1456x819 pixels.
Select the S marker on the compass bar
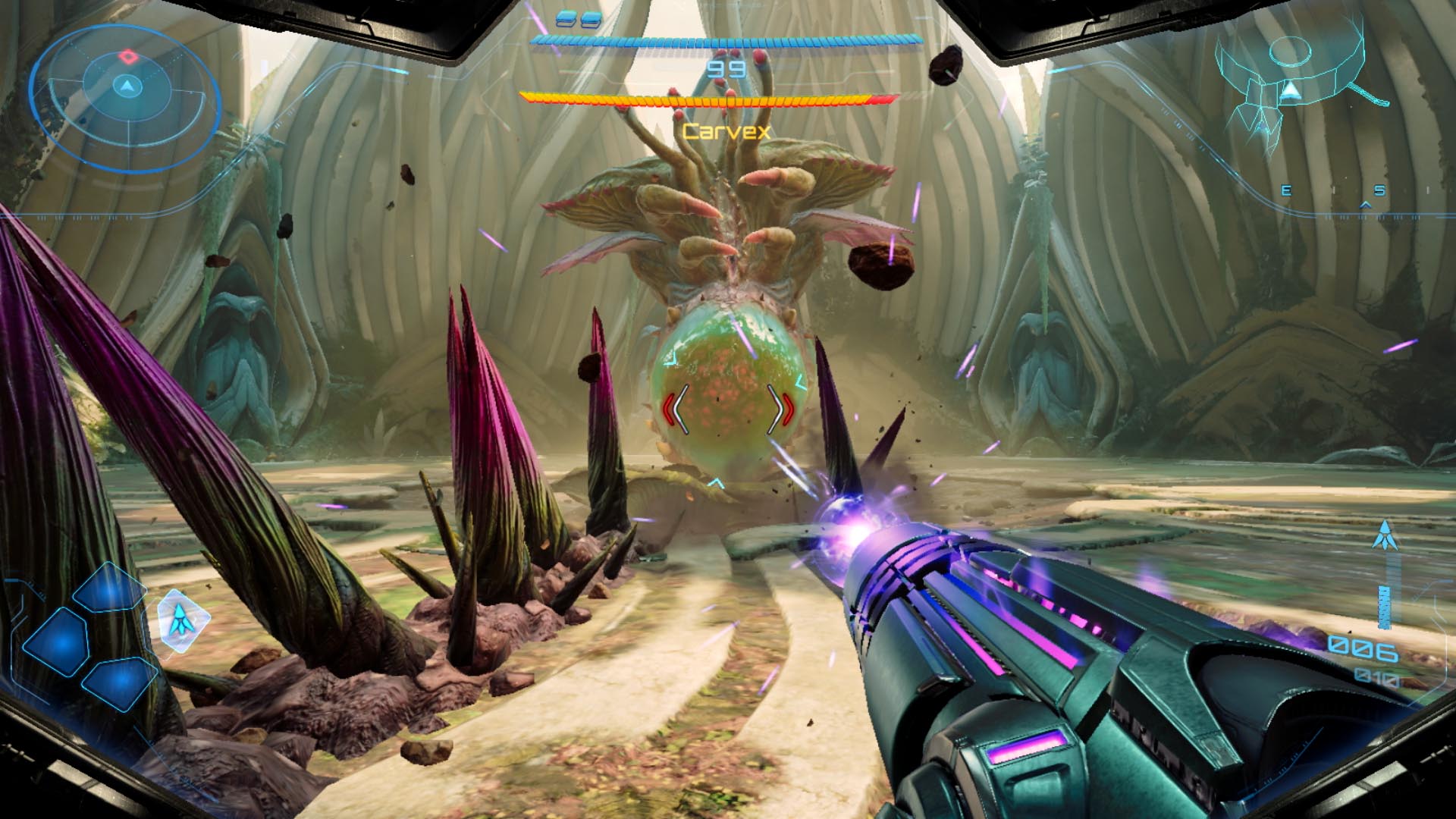[1379, 190]
